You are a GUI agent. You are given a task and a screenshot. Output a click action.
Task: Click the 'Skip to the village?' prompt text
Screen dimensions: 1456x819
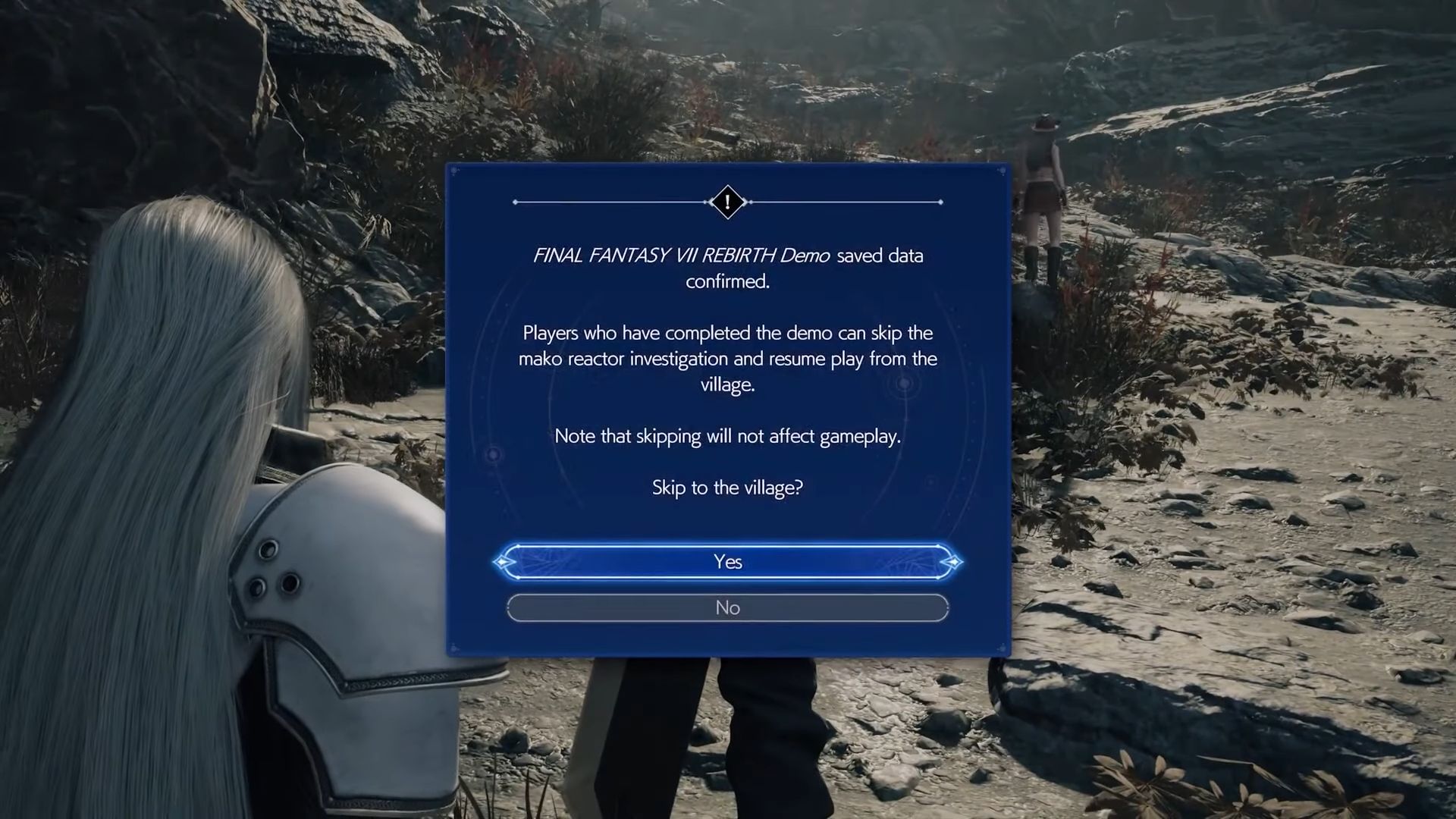[x=727, y=488]
